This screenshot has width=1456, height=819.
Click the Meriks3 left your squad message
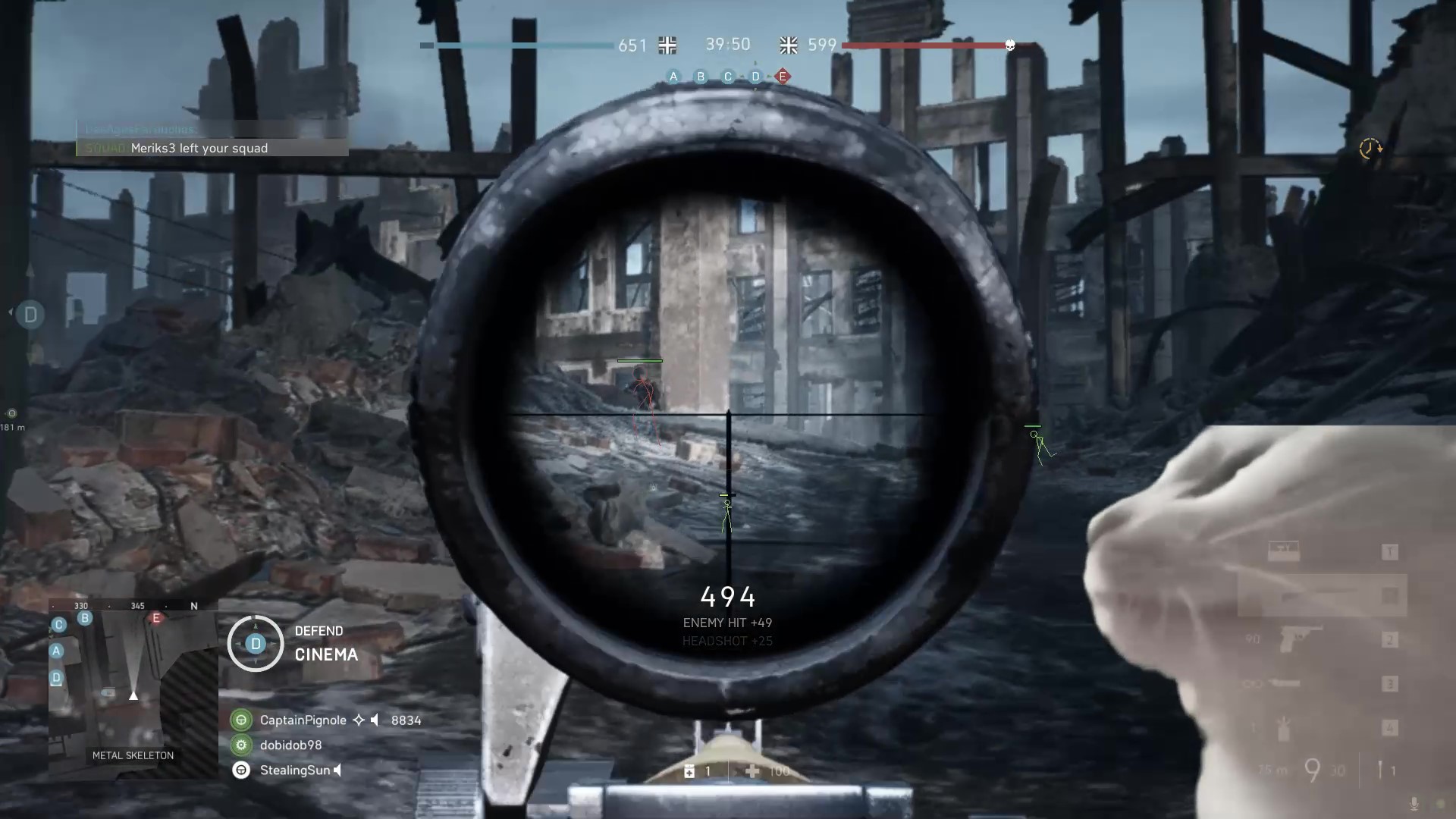click(x=199, y=148)
